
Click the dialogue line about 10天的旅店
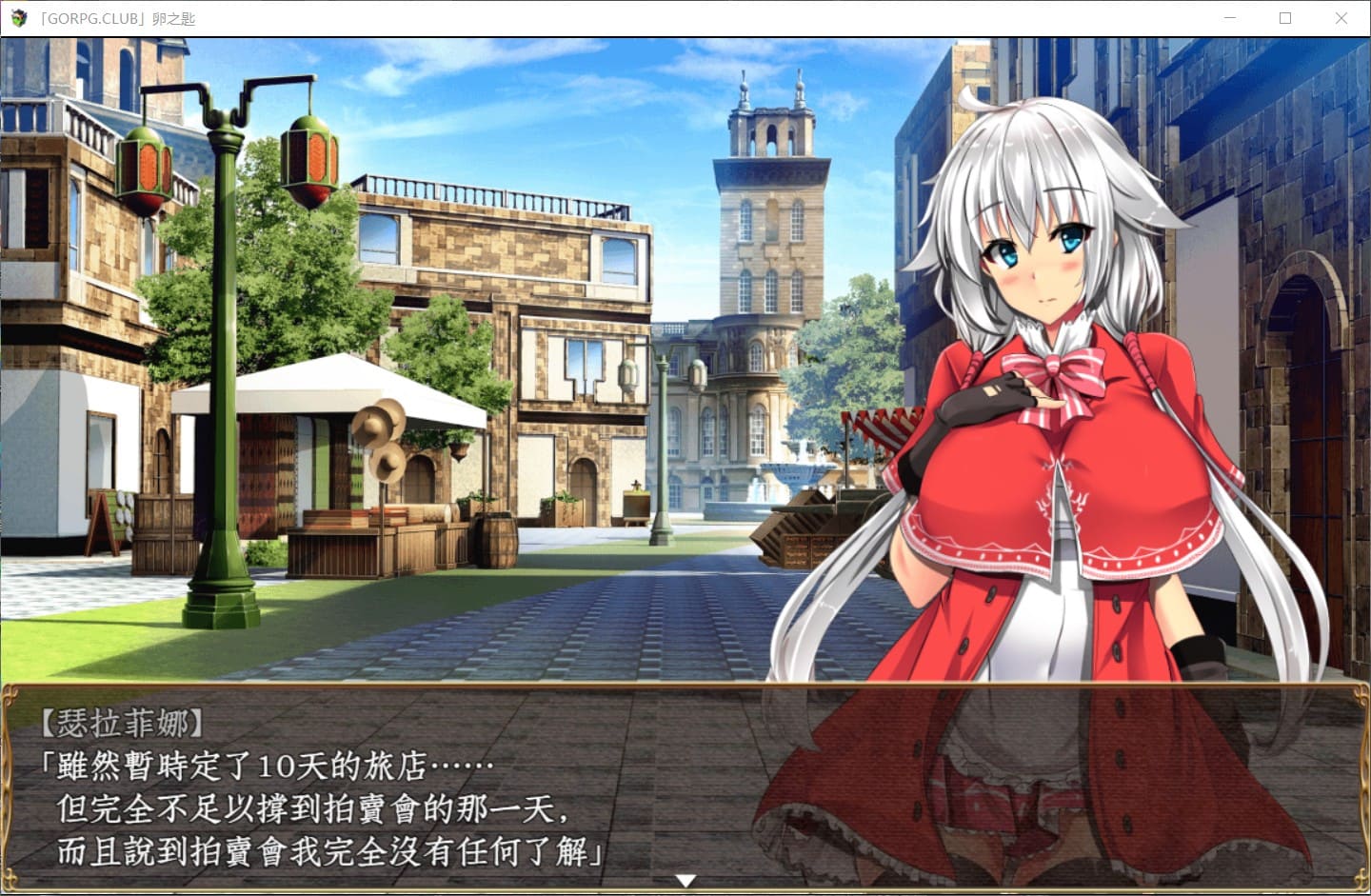(267, 762)
